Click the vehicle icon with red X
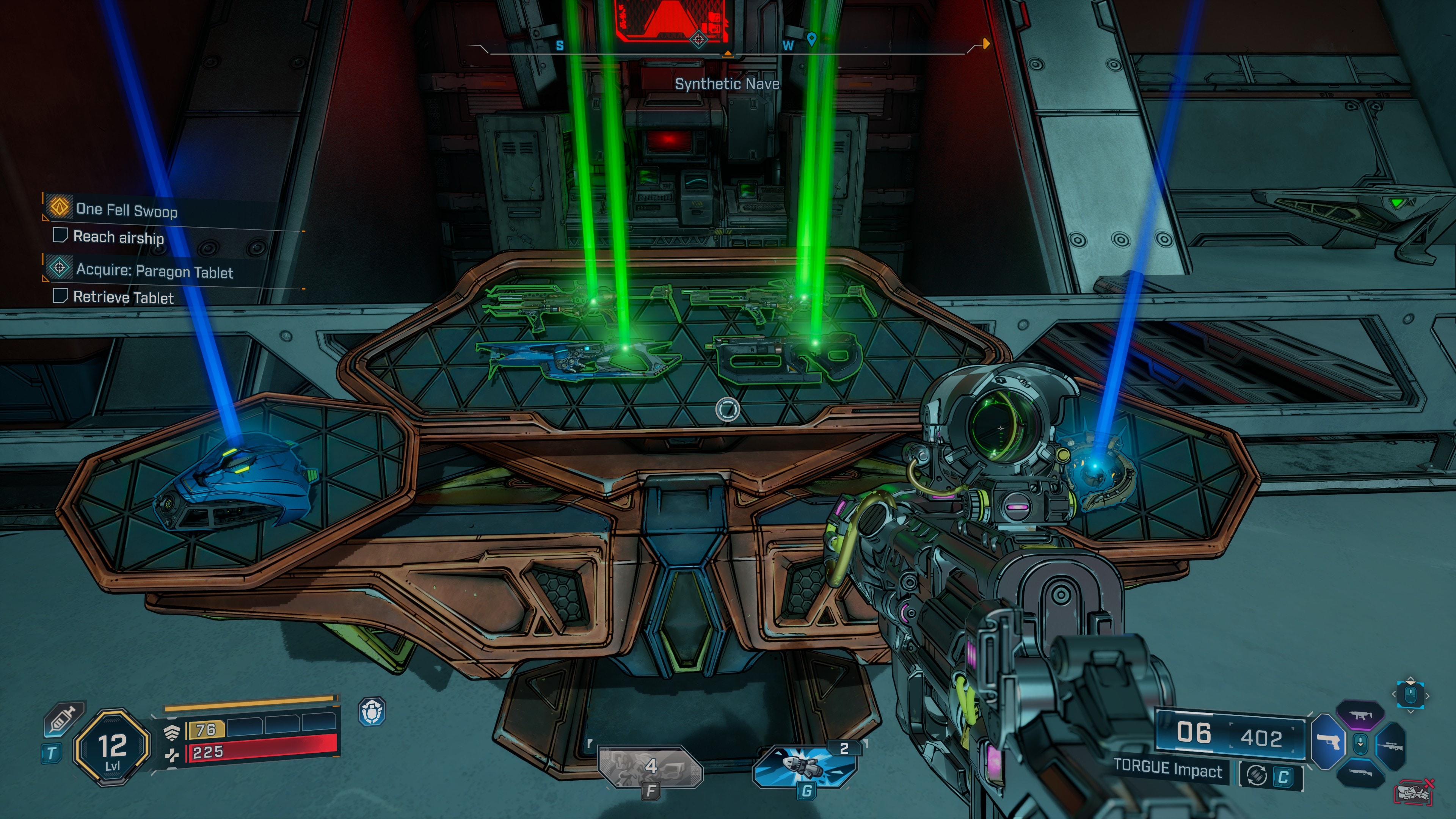The width and height of the screenshot is (1456, 819). click(1413, 791)
